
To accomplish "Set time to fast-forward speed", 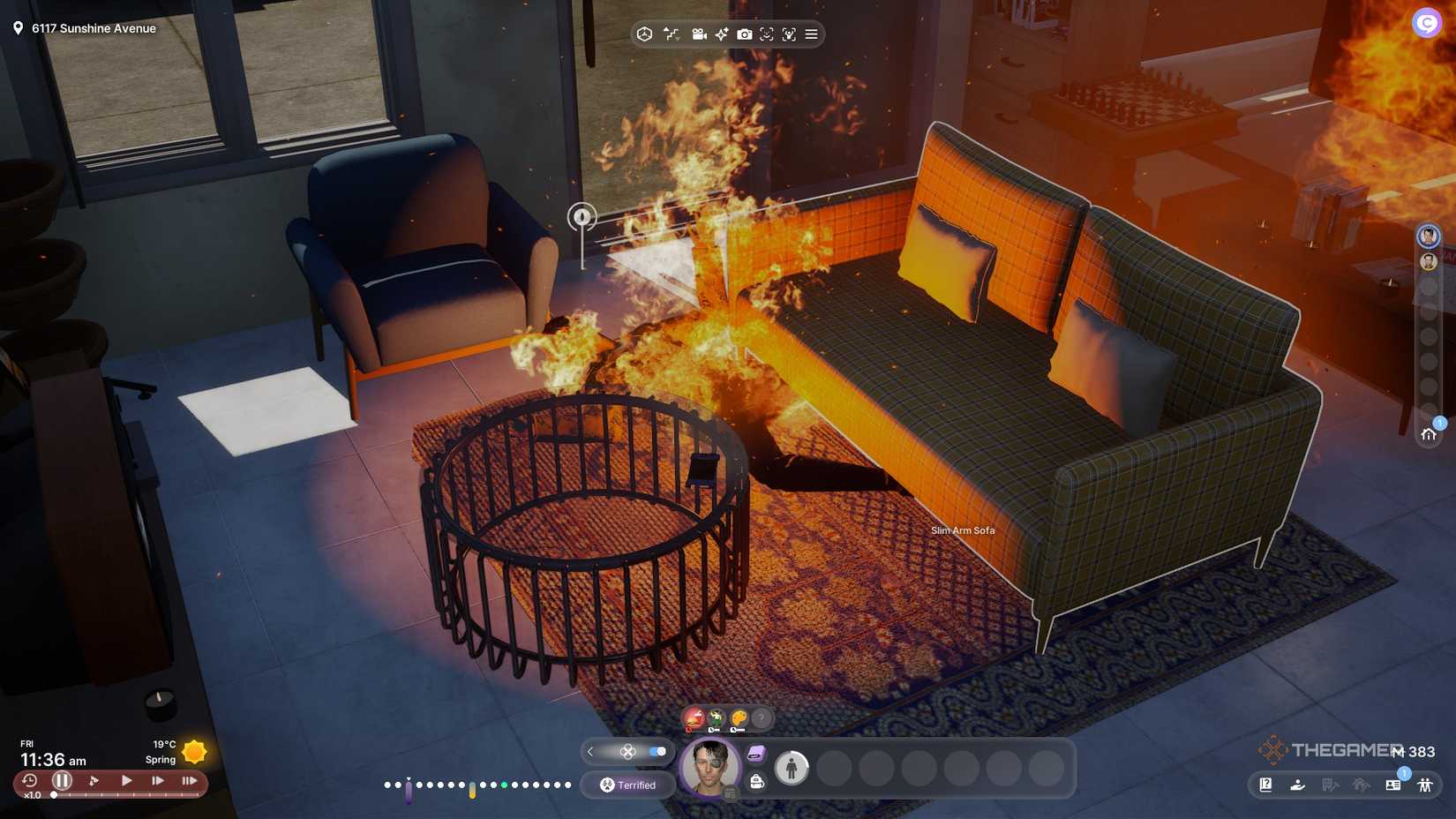I will [x=158, y=780].
